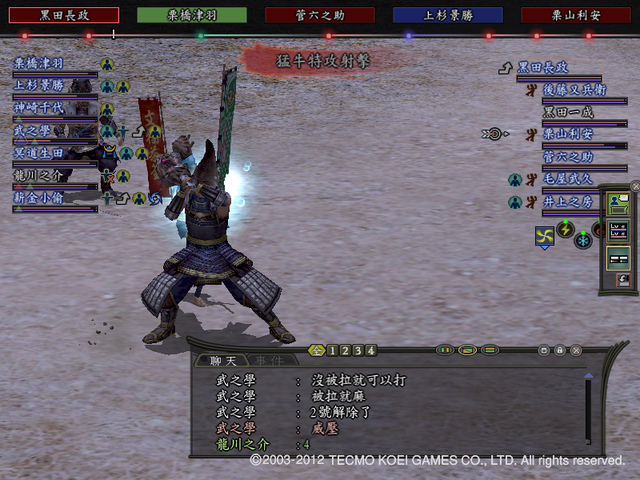The height and width of the screenshot is (480, 640).
Task: Close the side toolbar panel
Action: (634, 186)
